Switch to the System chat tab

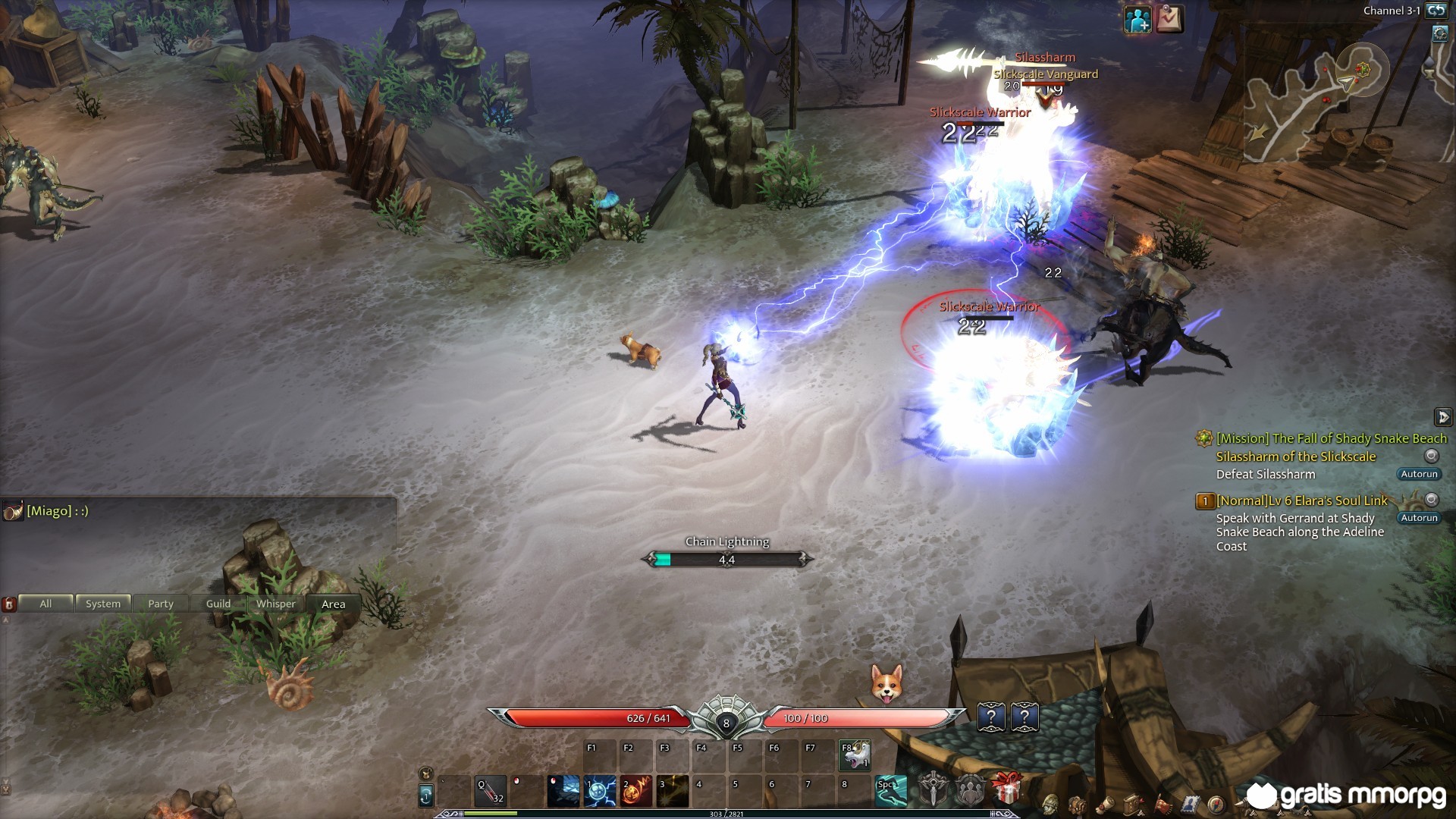pos(103,604)
